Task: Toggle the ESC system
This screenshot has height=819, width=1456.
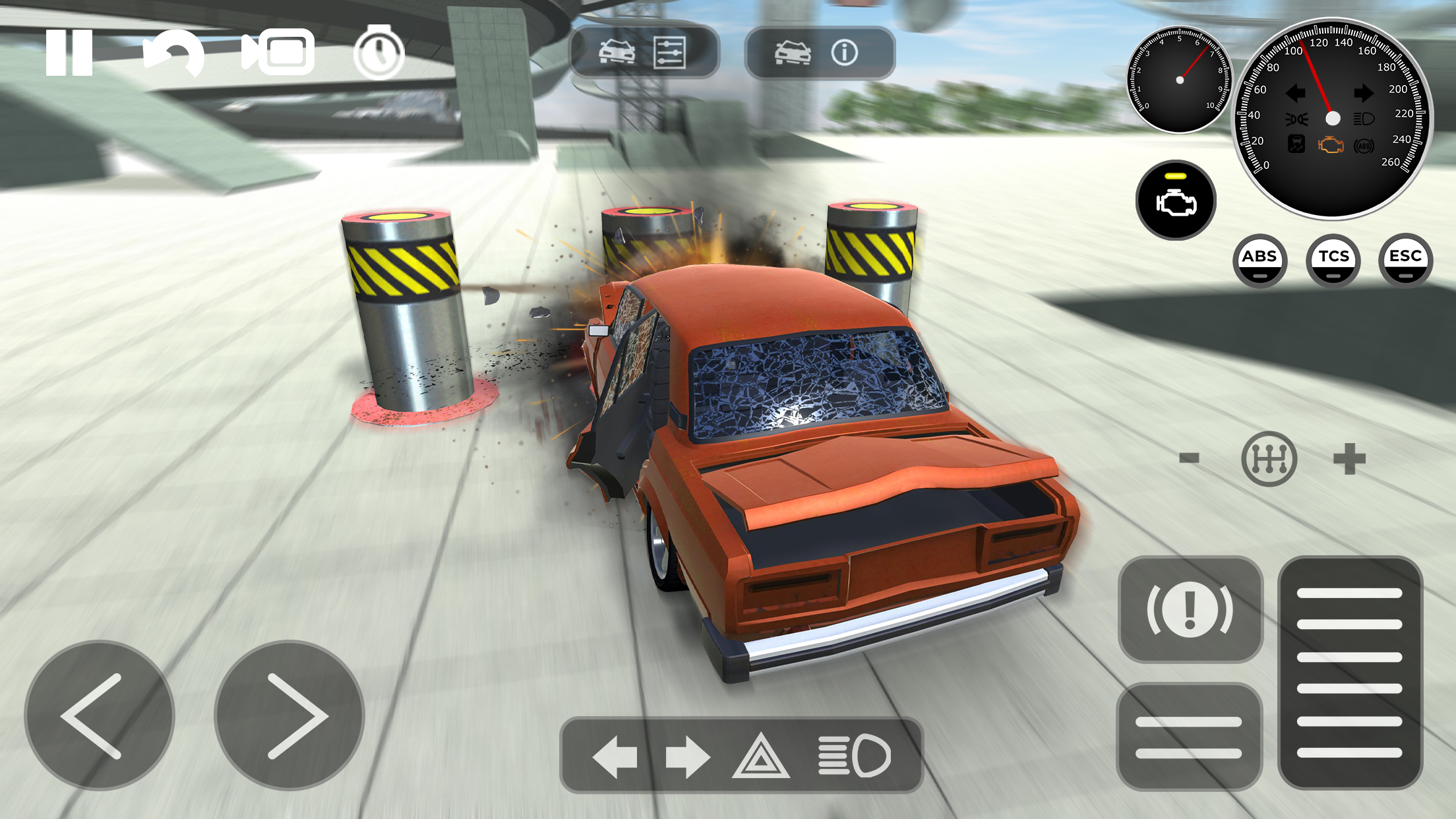Action: [1405, 260]
